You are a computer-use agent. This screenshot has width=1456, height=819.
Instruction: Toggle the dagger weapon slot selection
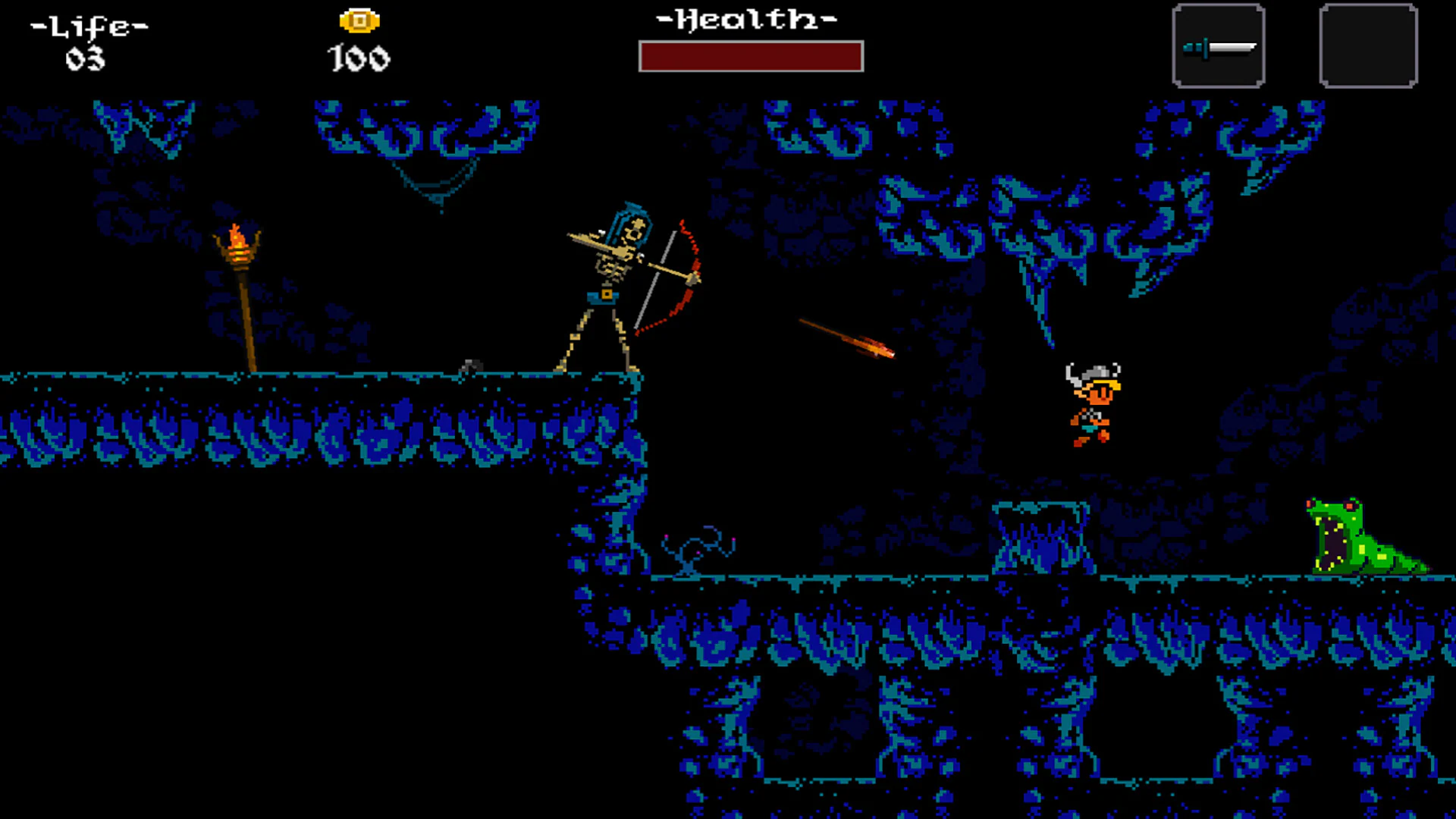click(1218, 45)
